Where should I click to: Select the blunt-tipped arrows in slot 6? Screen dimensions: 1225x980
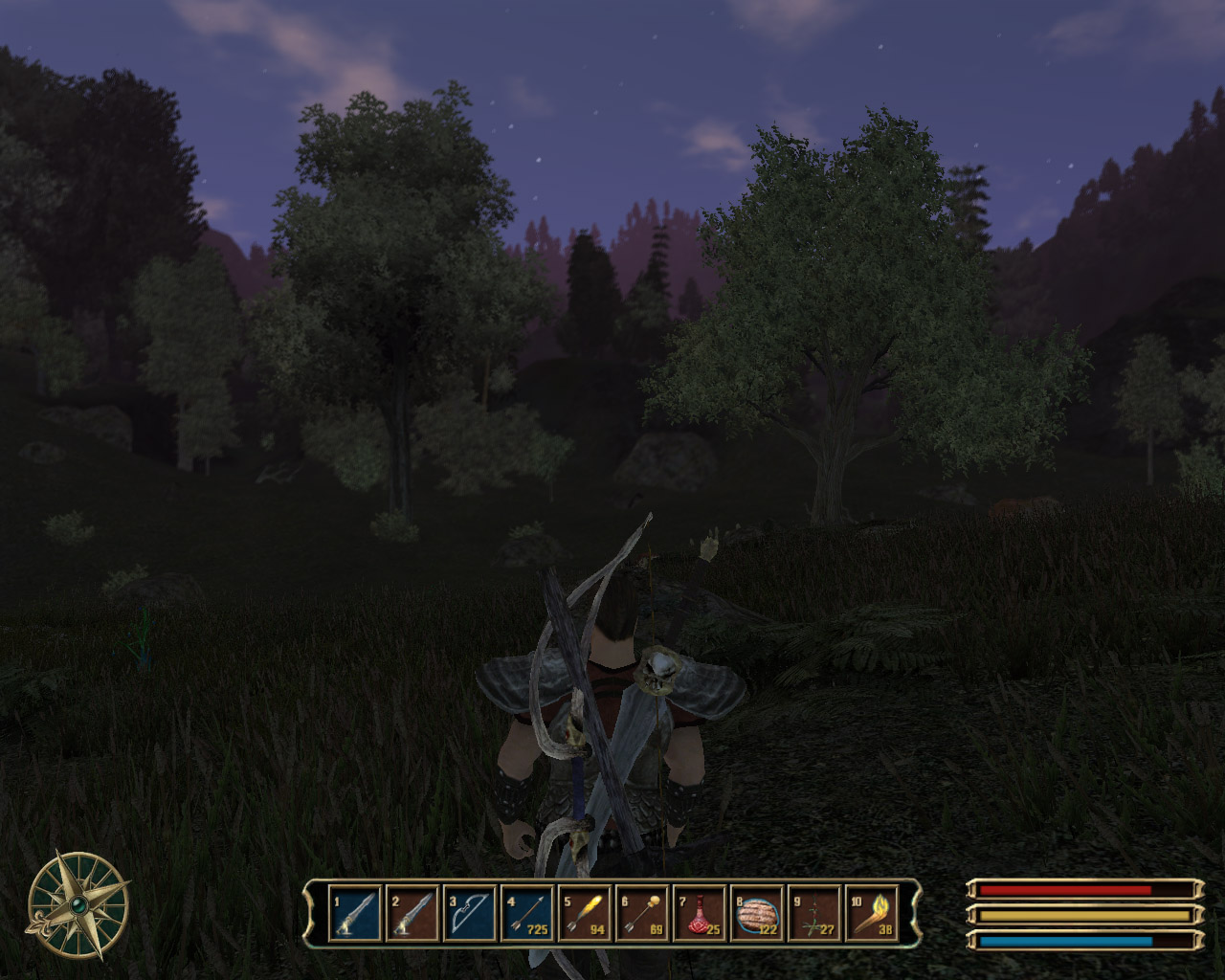point(642,914)
